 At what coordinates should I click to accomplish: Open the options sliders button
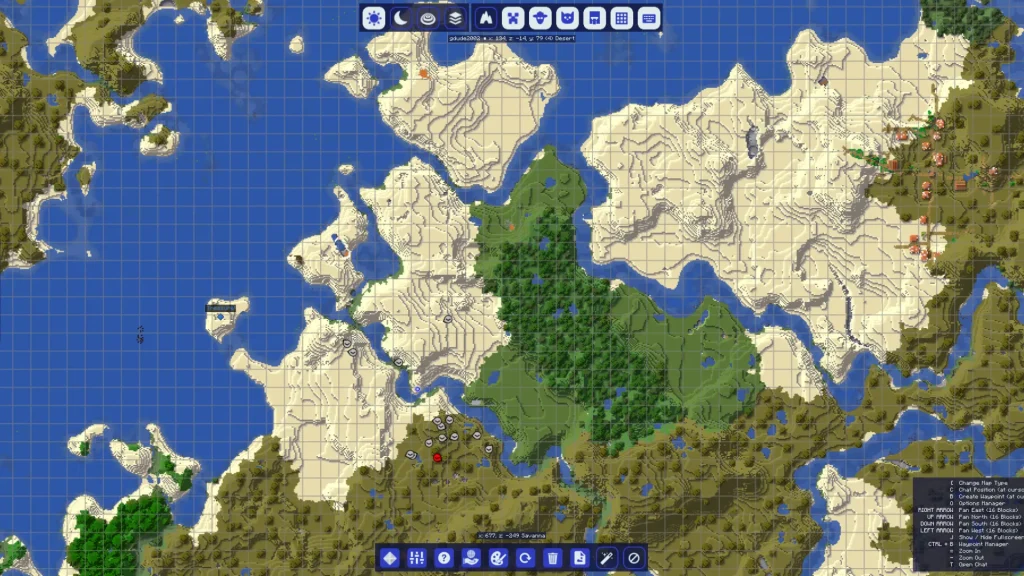pyautogui.click(x=418, y=557)
